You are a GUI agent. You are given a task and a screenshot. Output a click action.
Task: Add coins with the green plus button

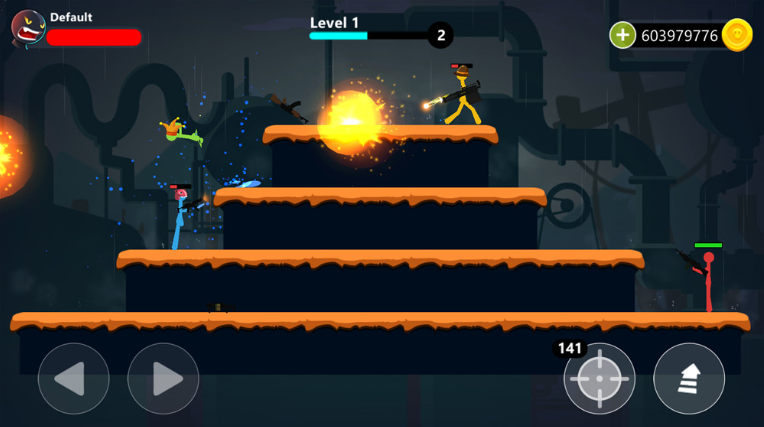623,35
